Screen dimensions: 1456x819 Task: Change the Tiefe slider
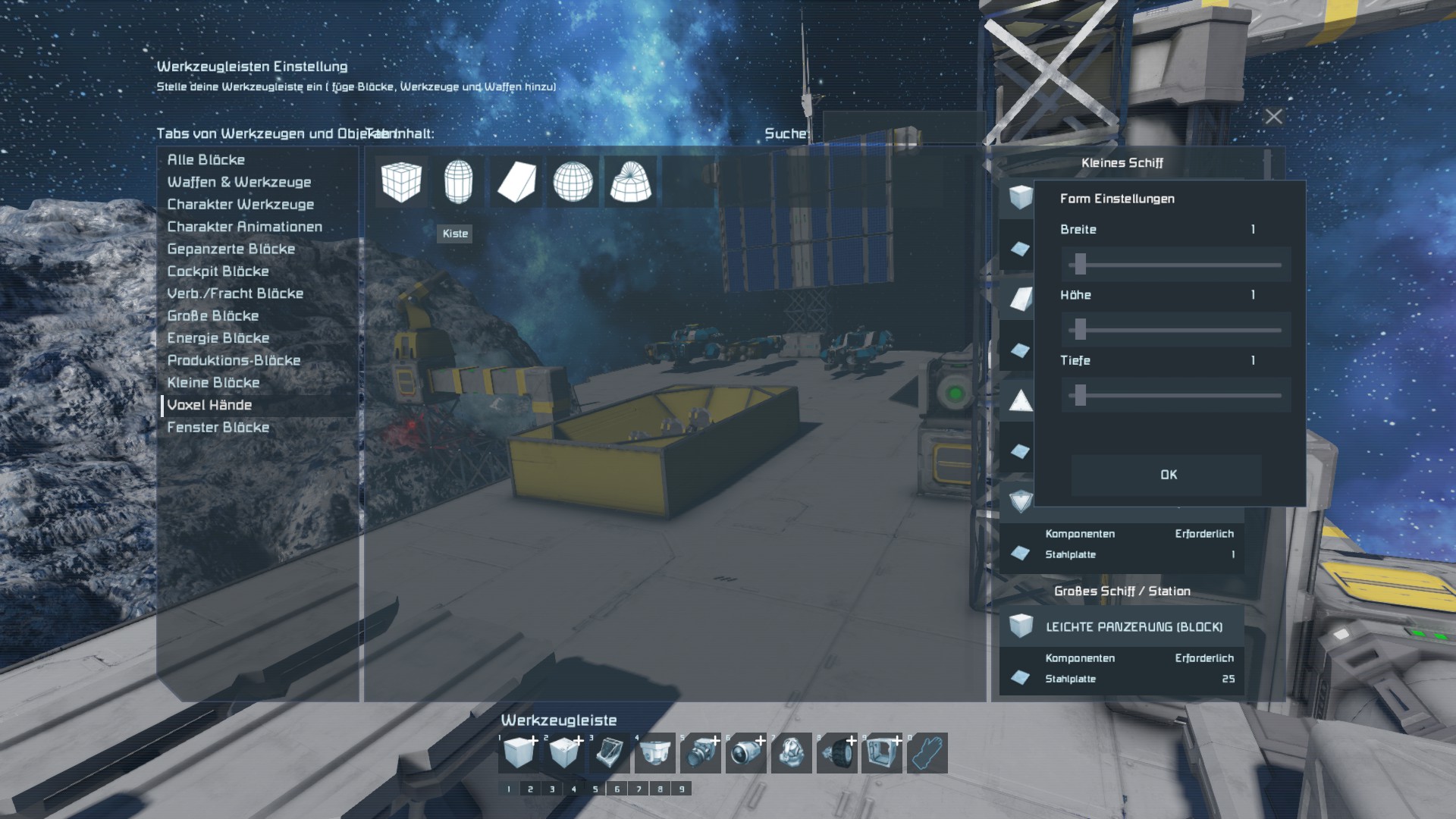1081,395
